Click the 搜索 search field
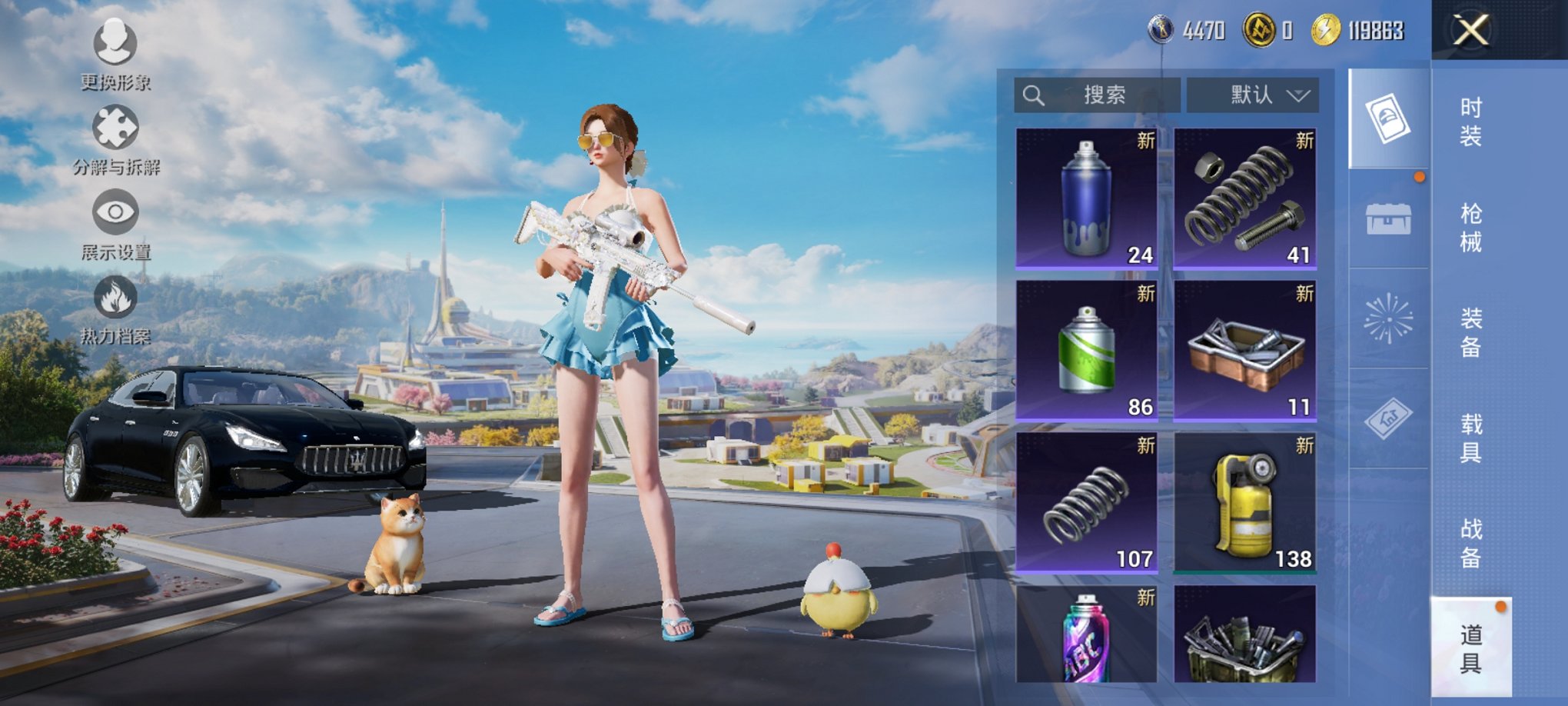 (x=1098, y=95)
